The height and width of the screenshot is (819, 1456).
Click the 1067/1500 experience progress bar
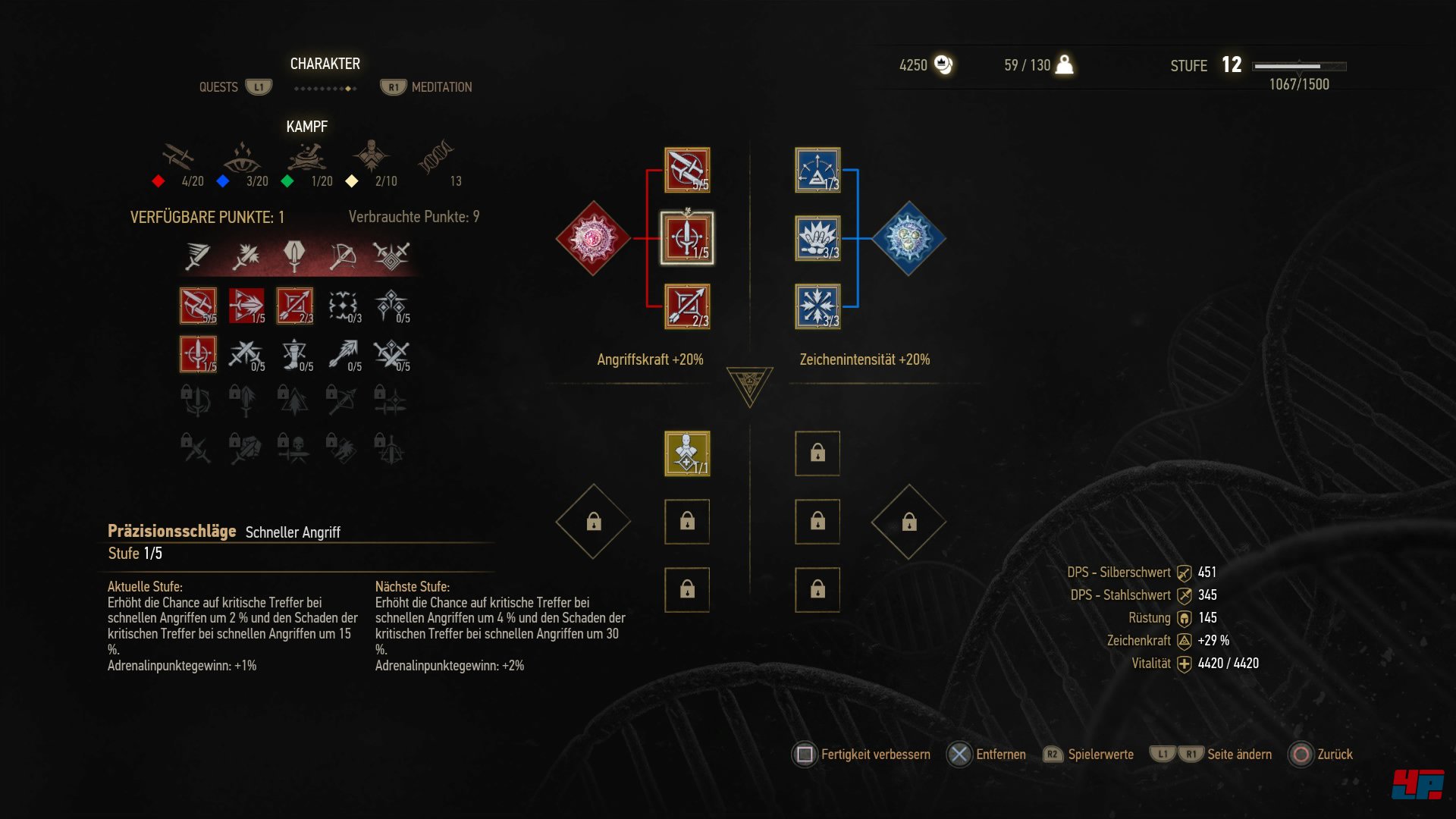click(x=1298, y=67)
